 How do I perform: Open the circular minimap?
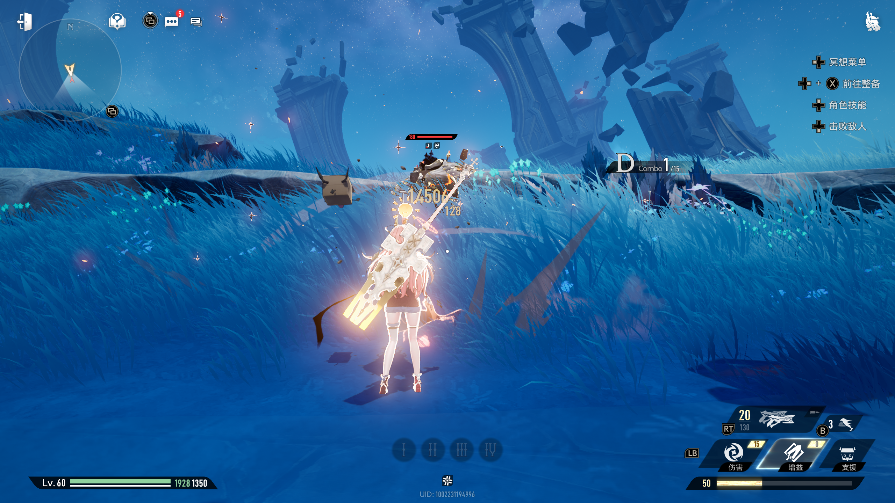pos(70,69)
